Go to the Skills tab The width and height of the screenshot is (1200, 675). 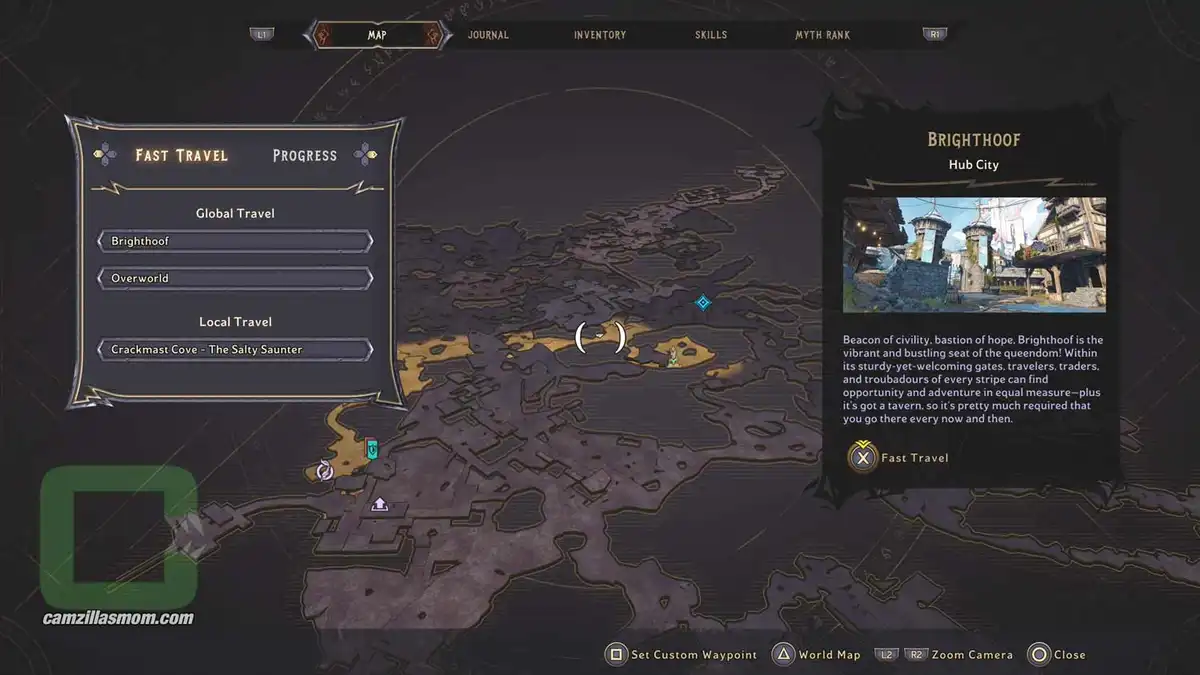[x=711, y=35]
